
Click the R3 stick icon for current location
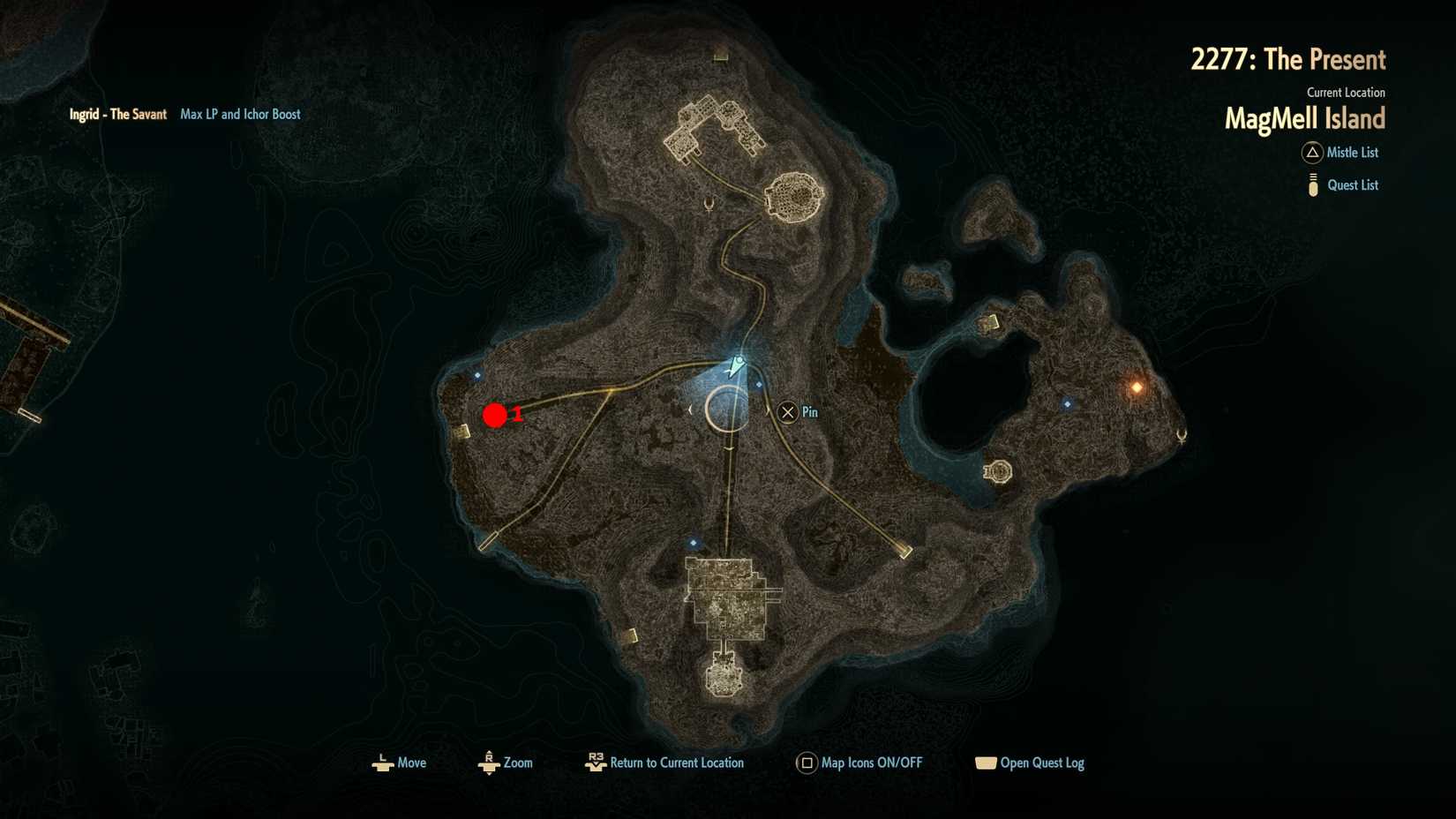[x=595, y=762]
